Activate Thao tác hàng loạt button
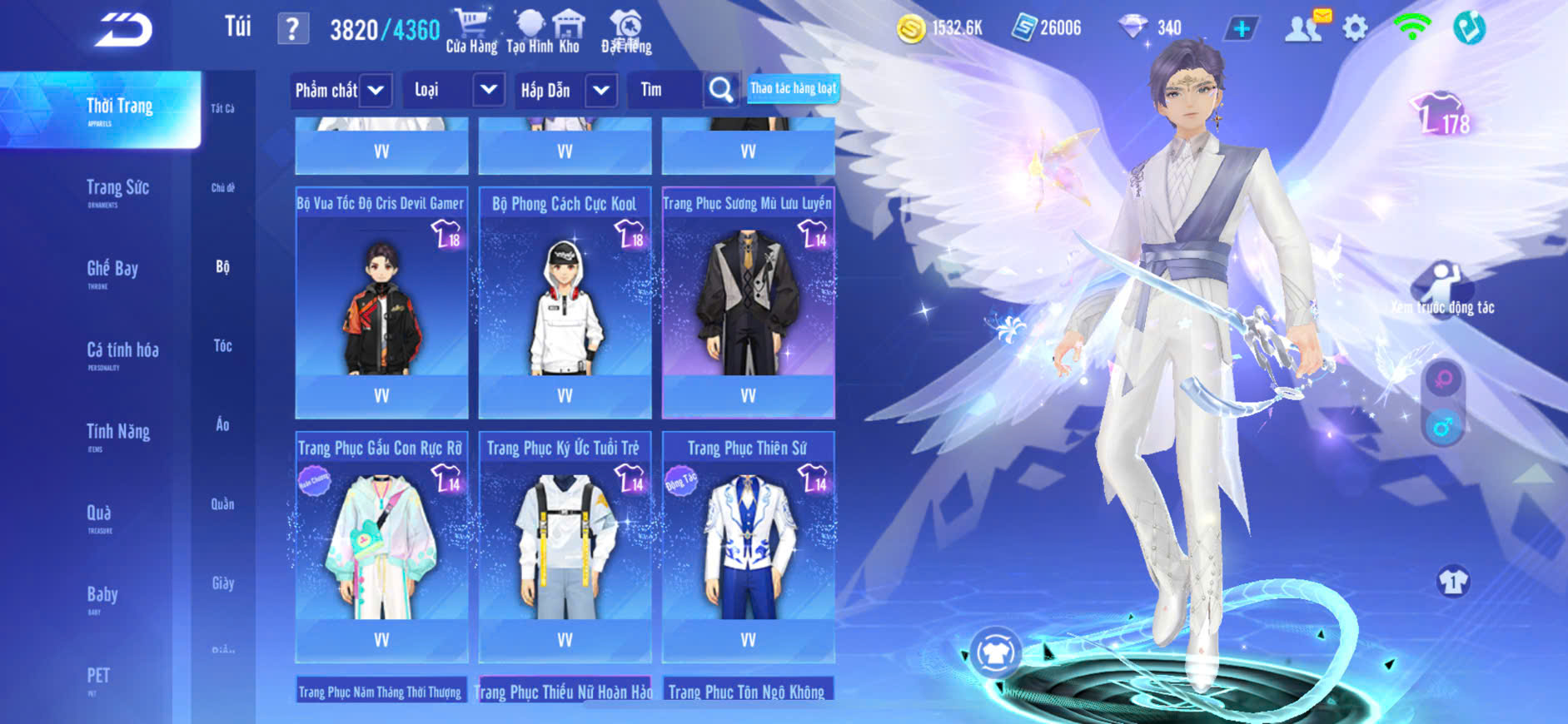1568x724 pixels. click(793, 88)
